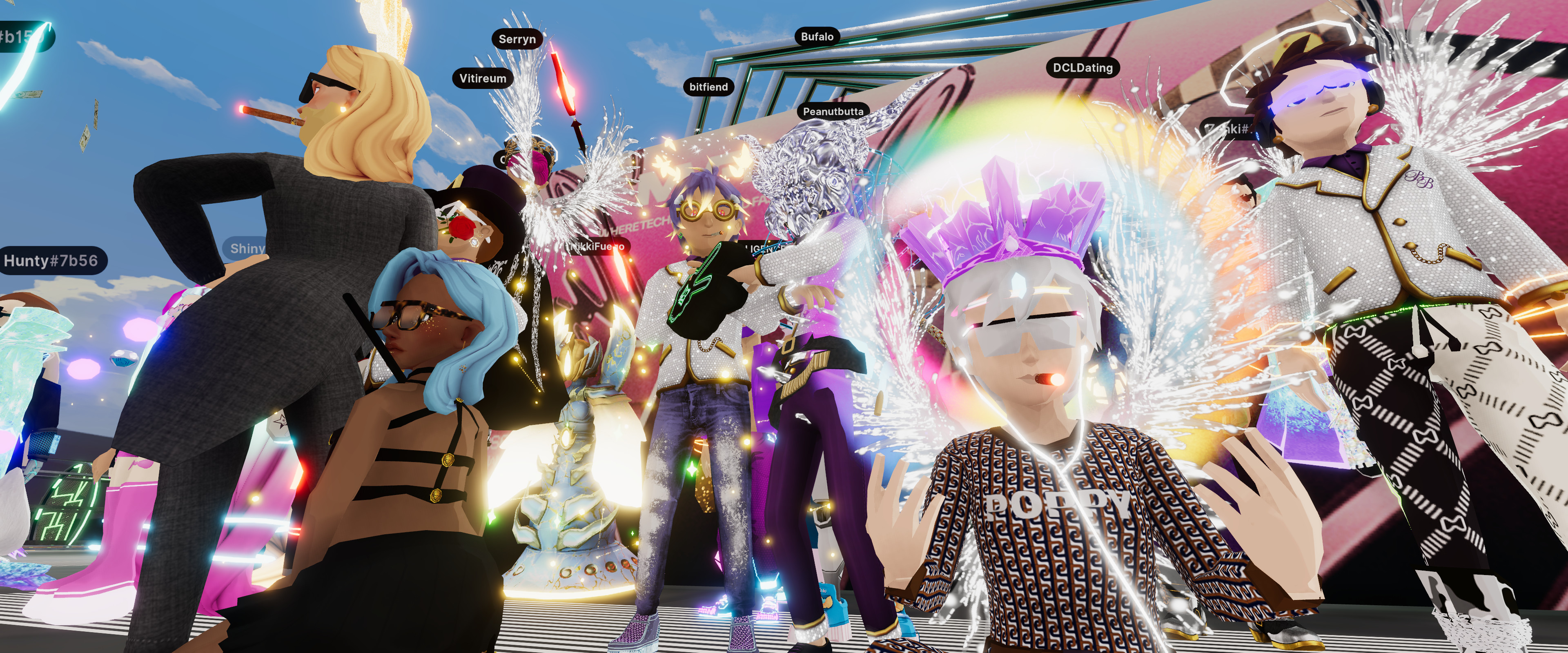Click the Vitireum name tag
The width and height of the screenshot is (1568, 653).
click(x=483, y=78)
